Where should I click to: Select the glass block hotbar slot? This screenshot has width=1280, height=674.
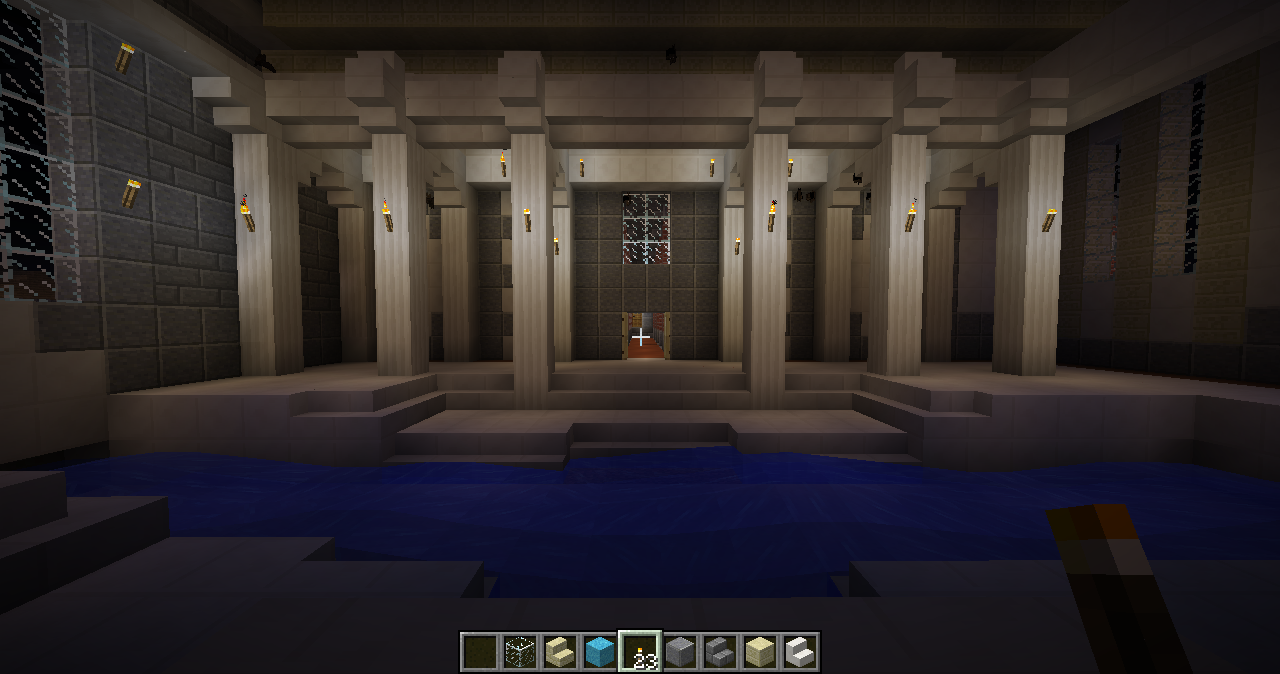coord(520,652)
